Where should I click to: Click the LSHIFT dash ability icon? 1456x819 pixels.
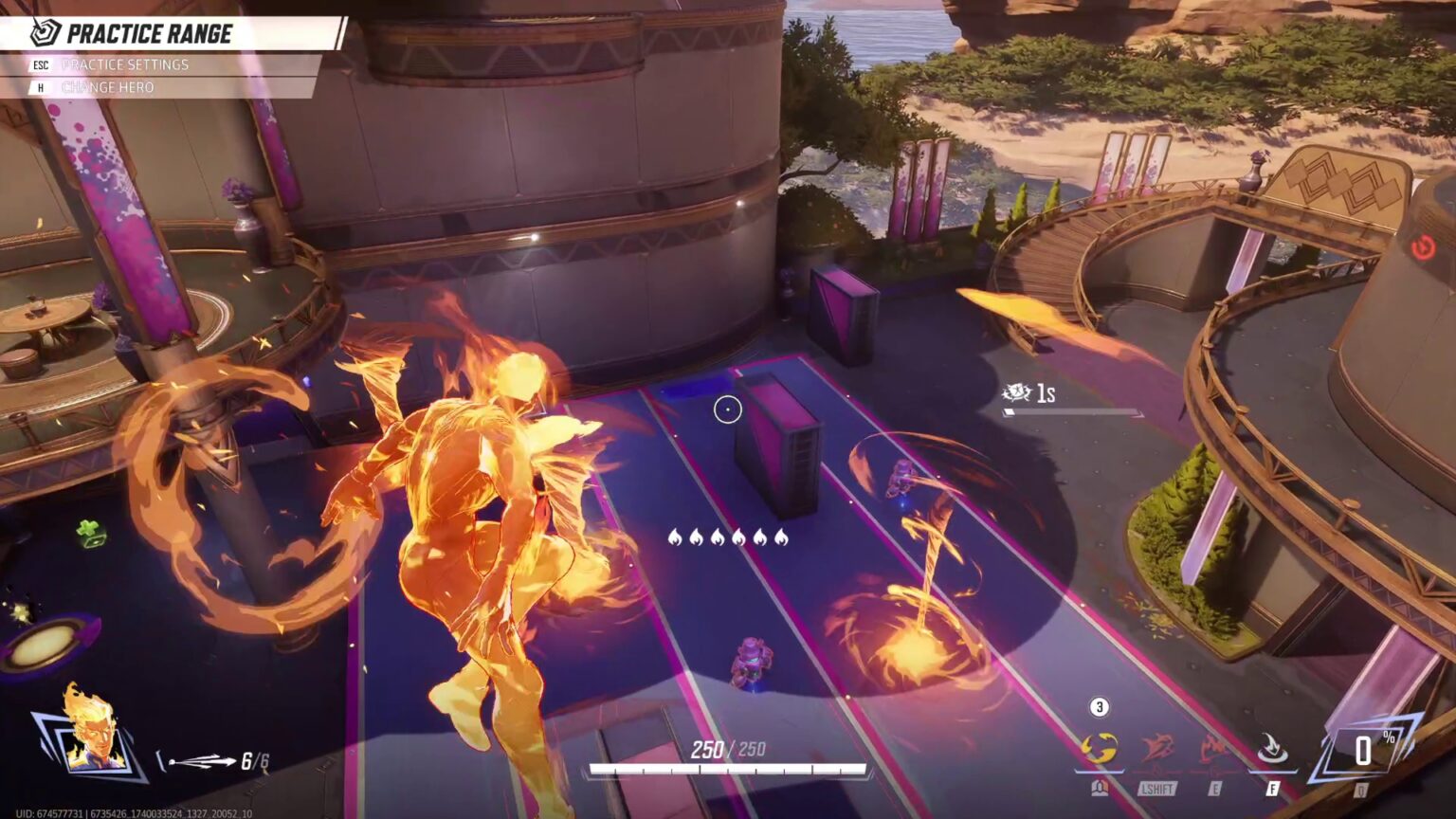click(1156, 747)
